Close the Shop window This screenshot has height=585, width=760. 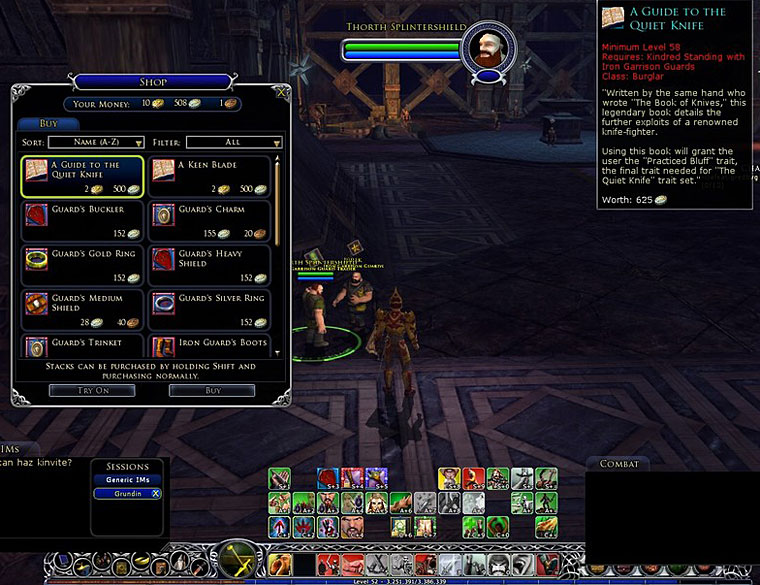point(282,91)
